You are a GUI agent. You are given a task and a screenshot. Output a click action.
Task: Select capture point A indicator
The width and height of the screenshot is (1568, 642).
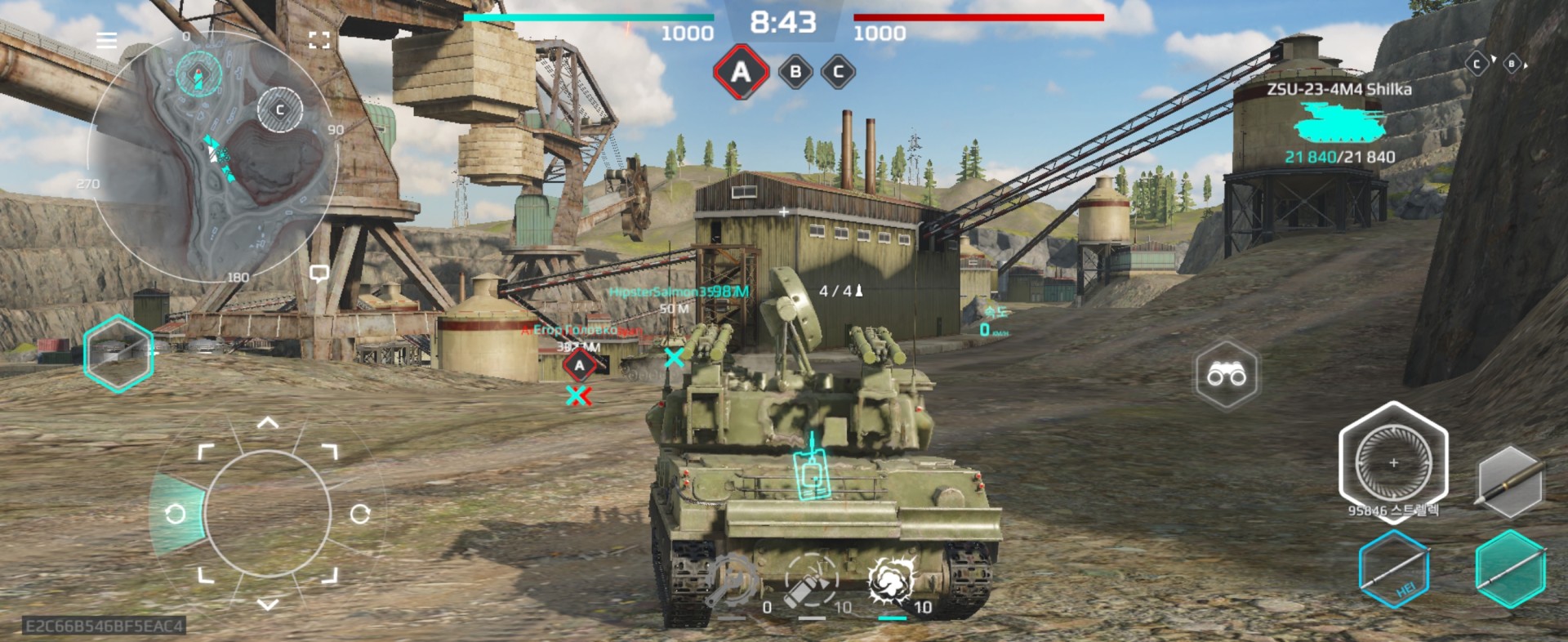pyautogui.click(x=741, y=72)
